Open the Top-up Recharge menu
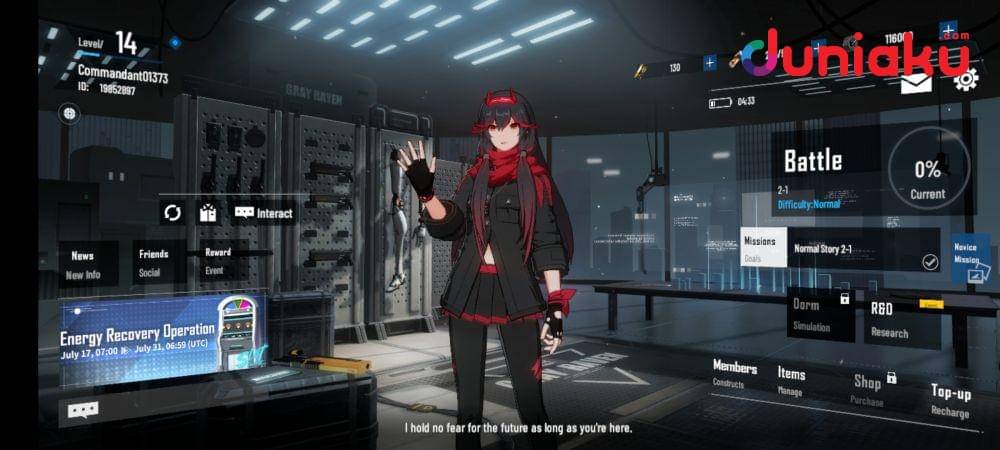Viewport: 1000px width, 450px height. coord(949,399)
